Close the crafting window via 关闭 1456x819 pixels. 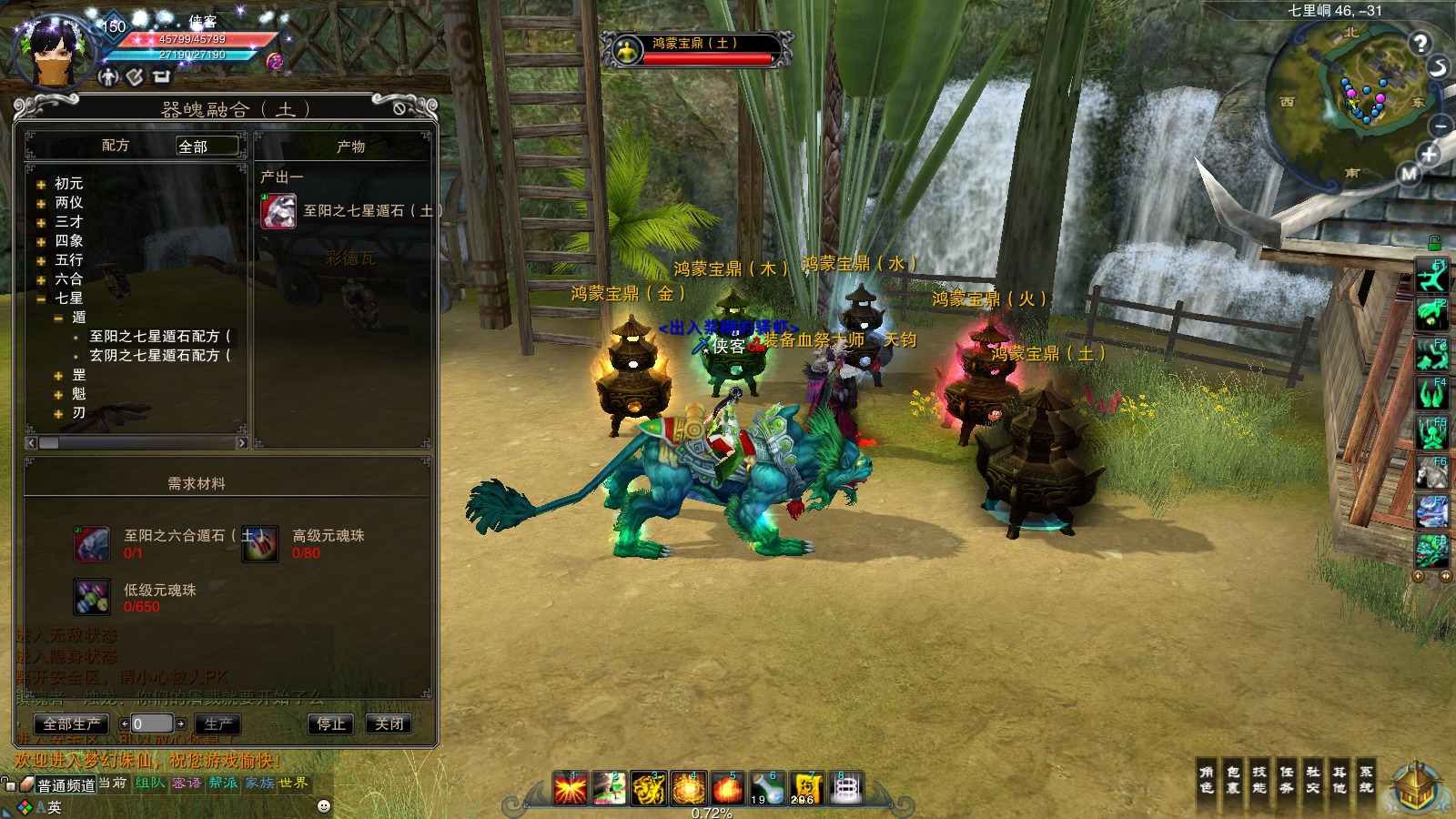pos(389,724)
